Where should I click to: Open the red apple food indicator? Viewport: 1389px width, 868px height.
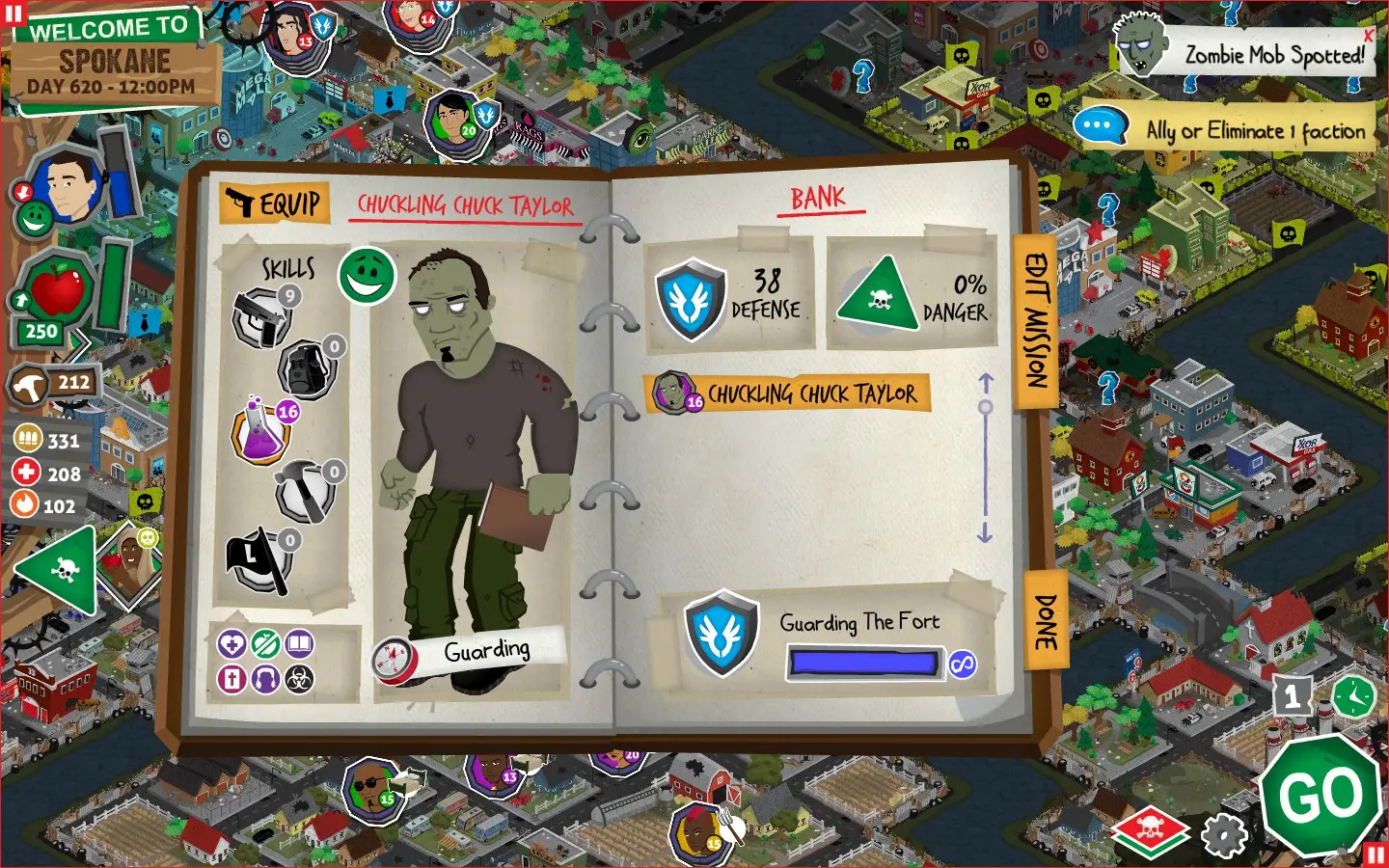click(x=58, y=289)
